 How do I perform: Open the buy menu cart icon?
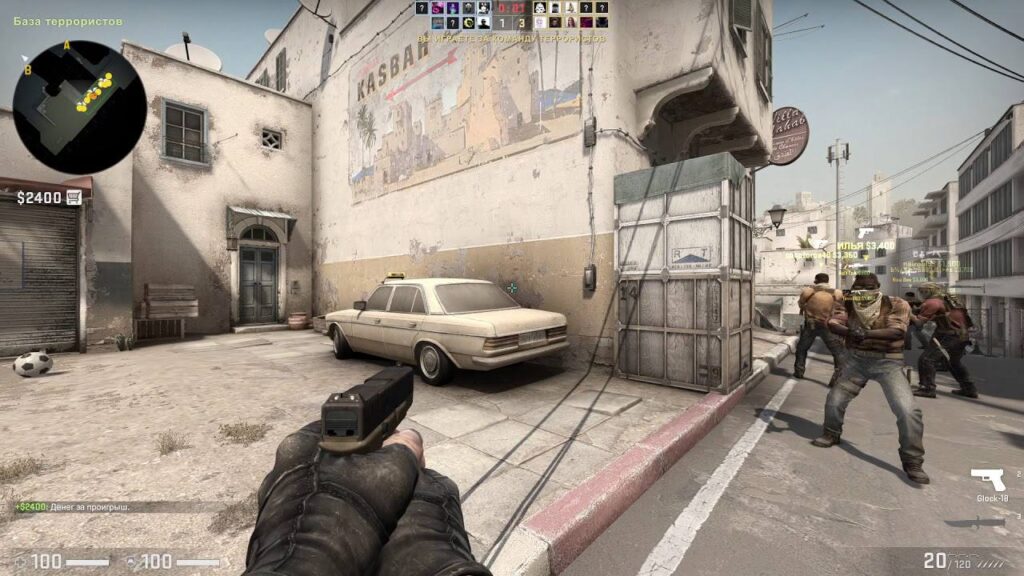tap(74, 198)
